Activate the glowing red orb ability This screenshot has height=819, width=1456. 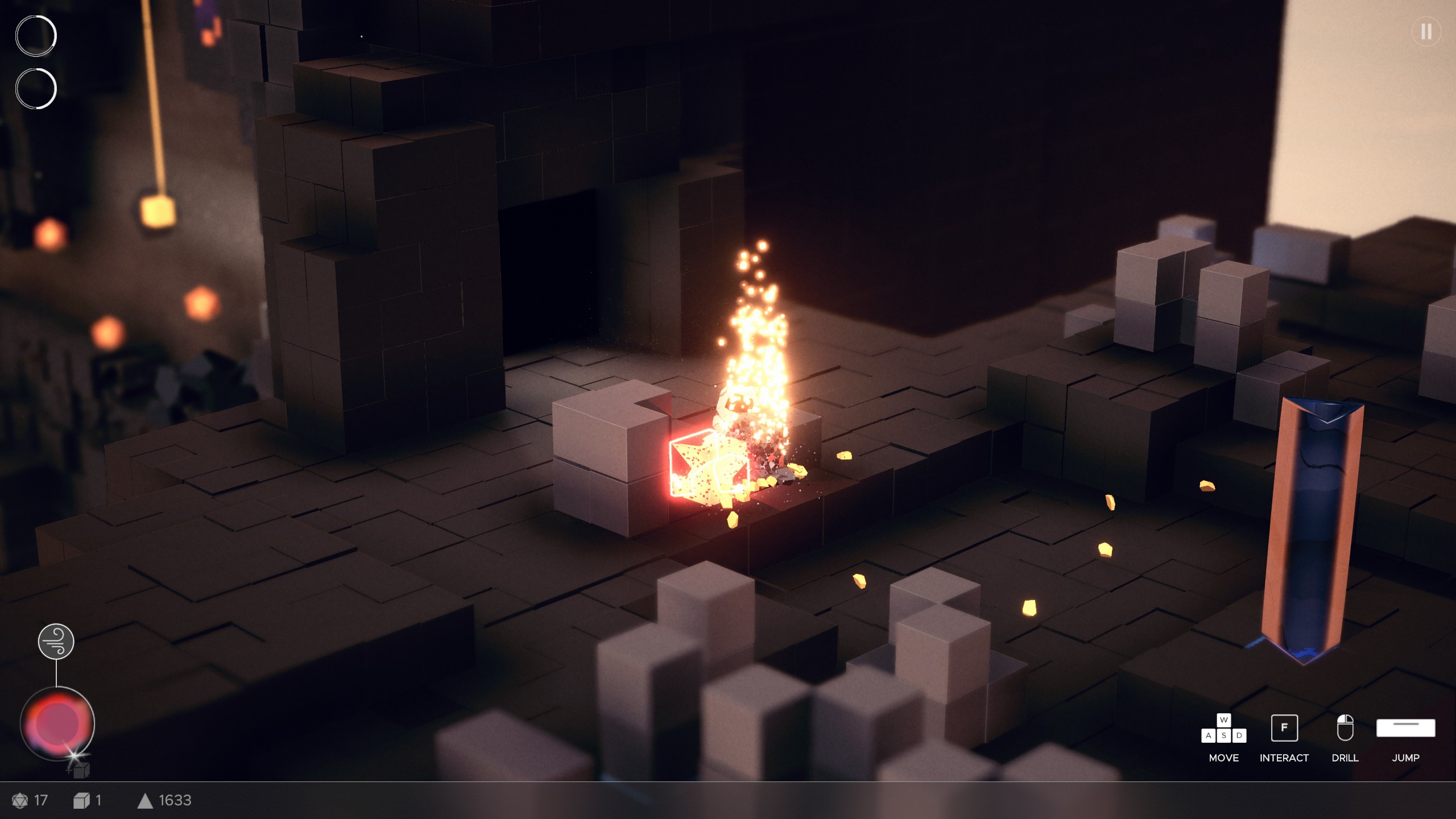click(57, 723)
